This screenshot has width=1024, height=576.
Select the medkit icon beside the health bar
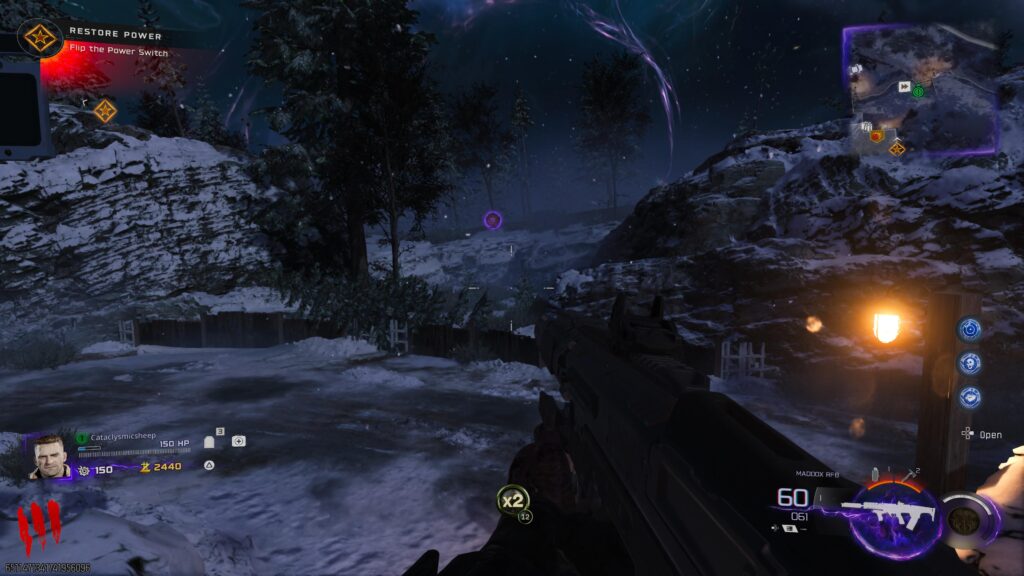(x=238, y=441)
